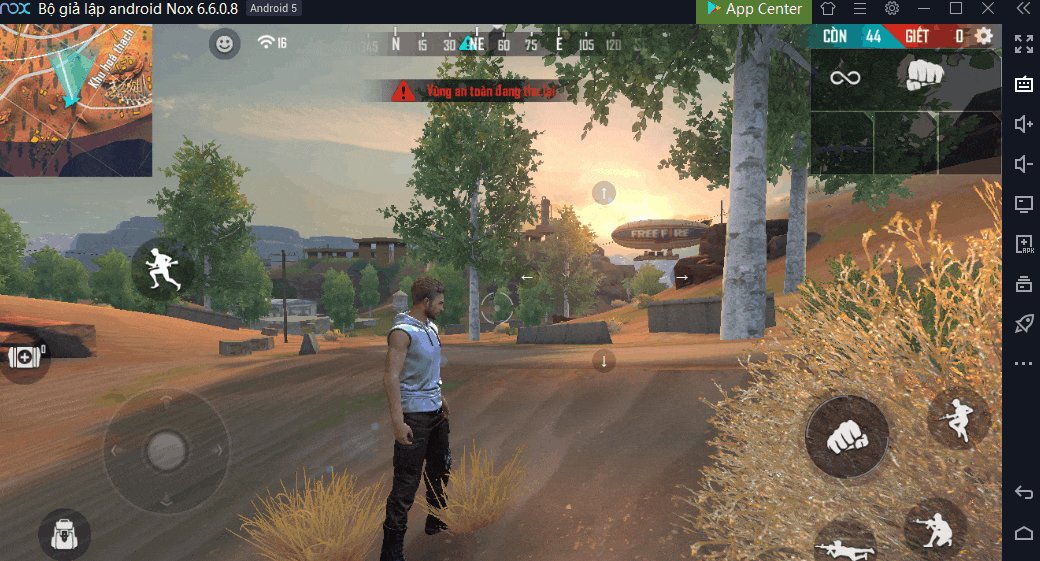Toggle the sprint running icon
The height and width of the screenshot is (561, 1040).
click(162, 268)
